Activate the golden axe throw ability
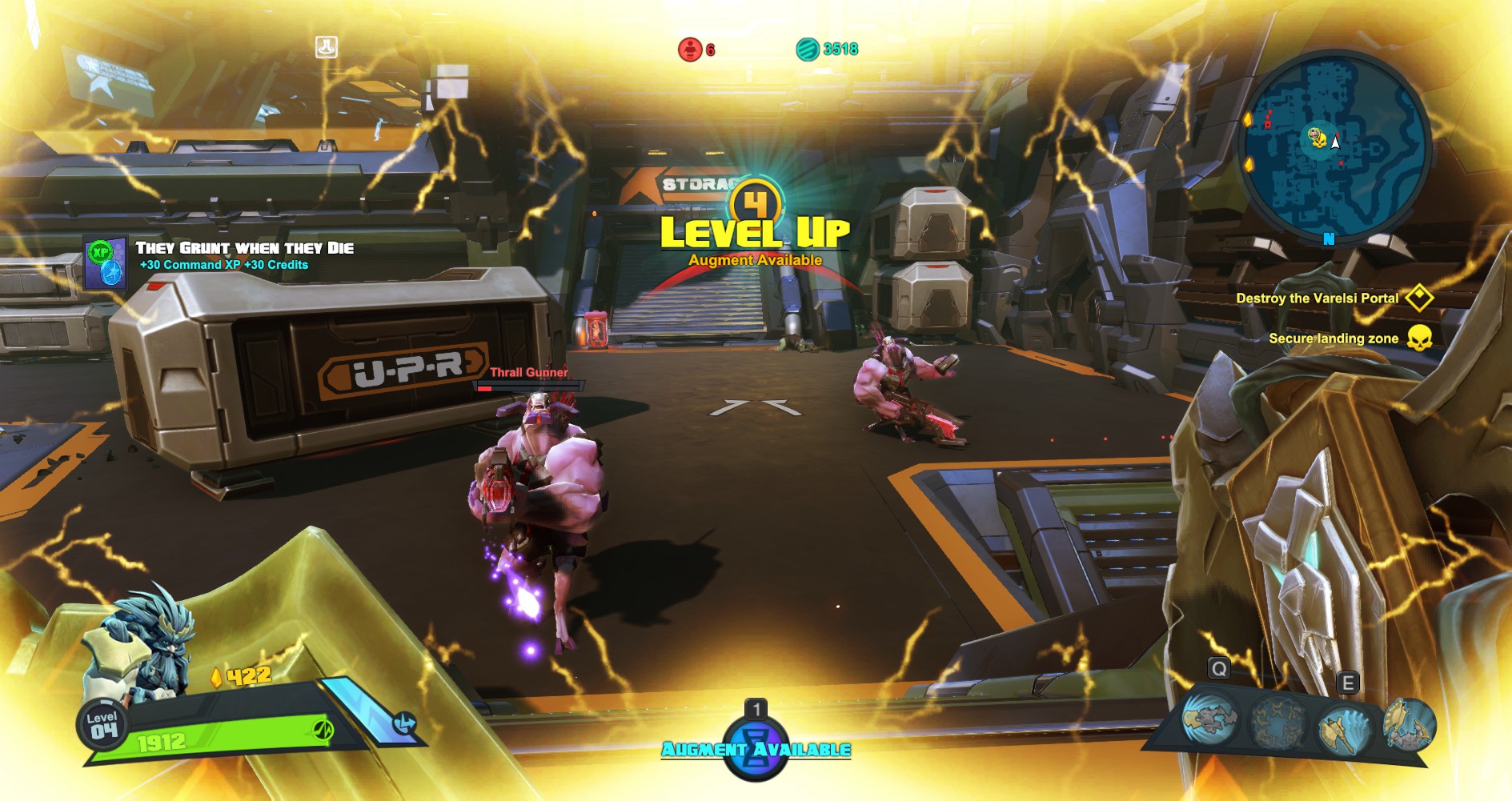The width and height of the screenshot is (1512, 801). 1343,728
